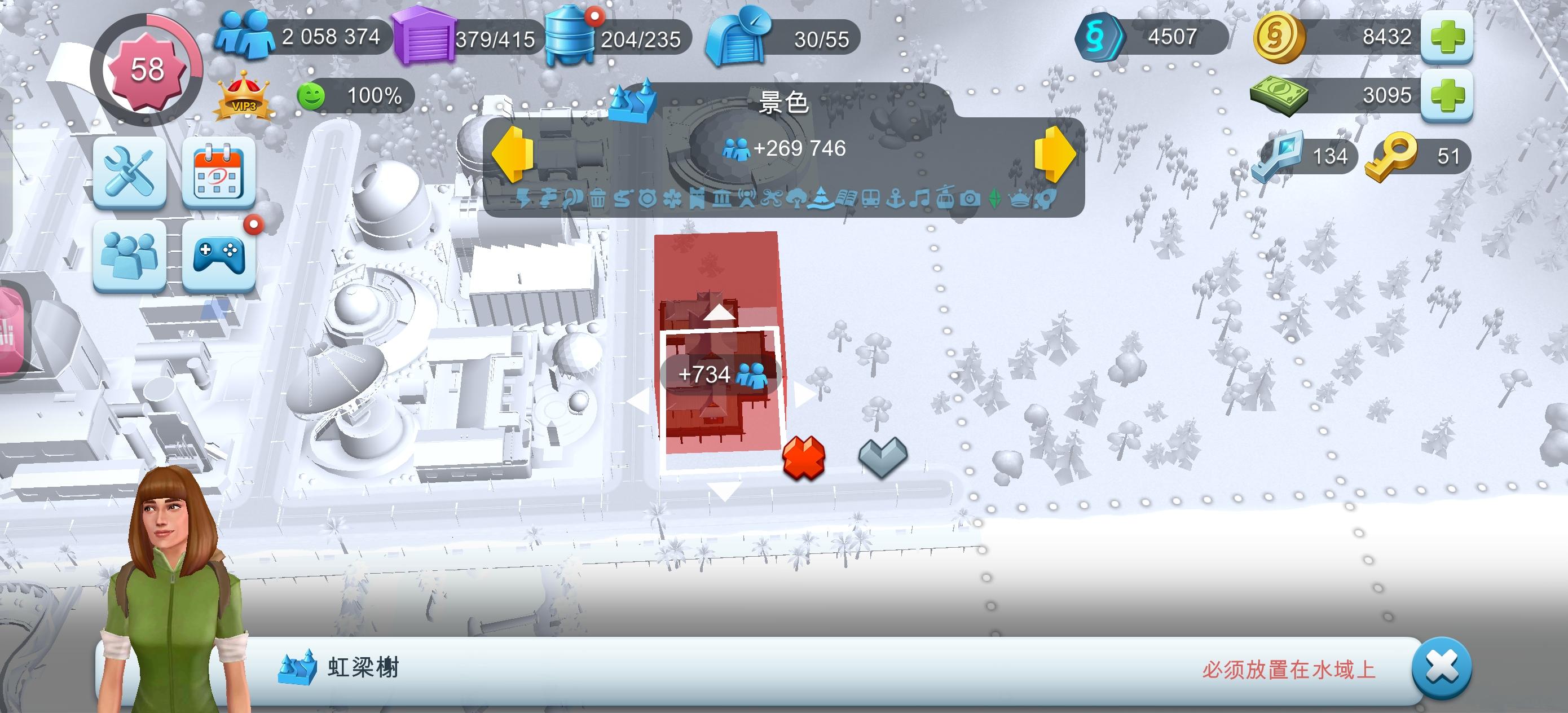Open the crown premium category icon
This screenshot has height=713, width=1568.
pos(1021,199)
